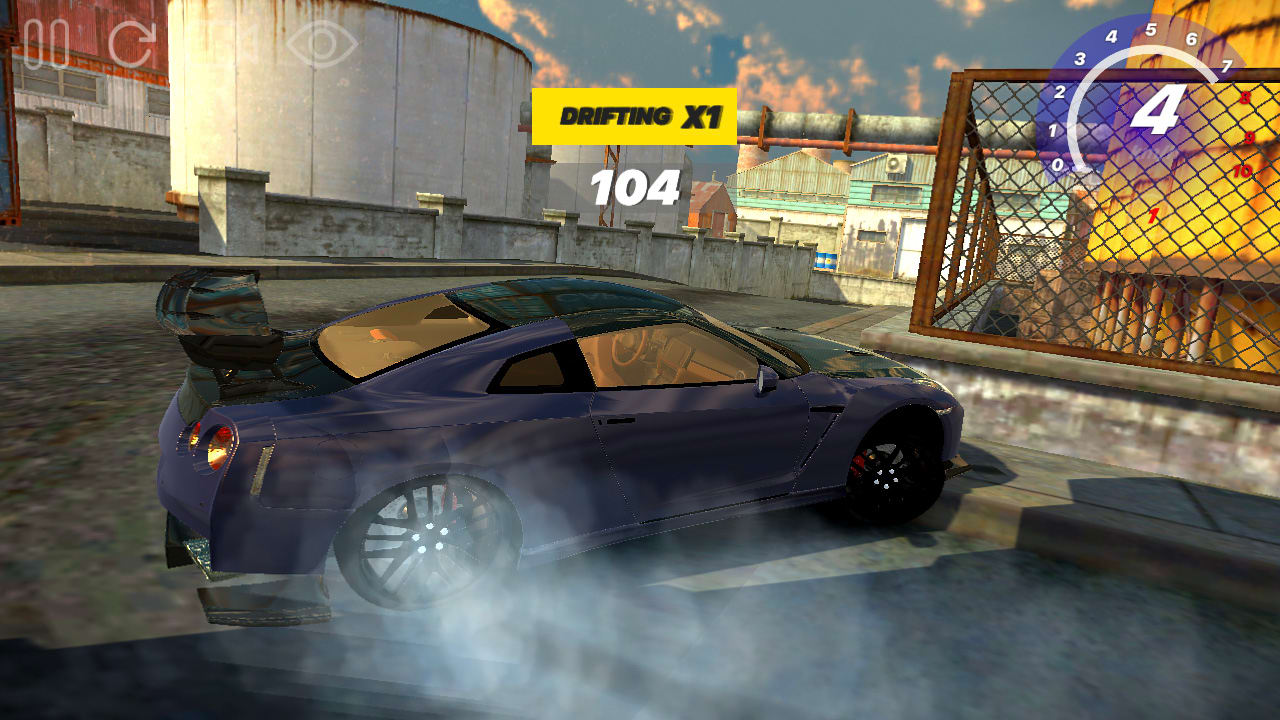The height and width of the screenshot is (720, 1280).
Task: Click the car's side mirror
Action: click(766, 380)
